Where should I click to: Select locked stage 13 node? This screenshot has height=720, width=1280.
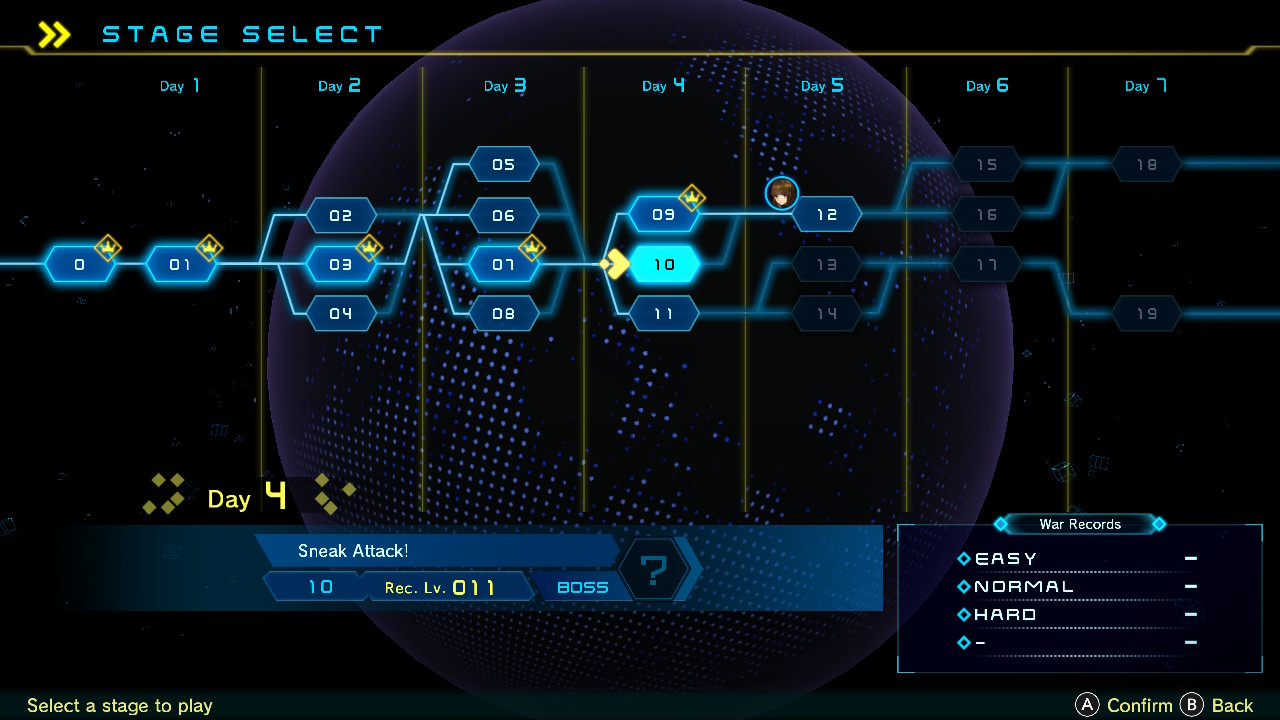click(826, 265)
